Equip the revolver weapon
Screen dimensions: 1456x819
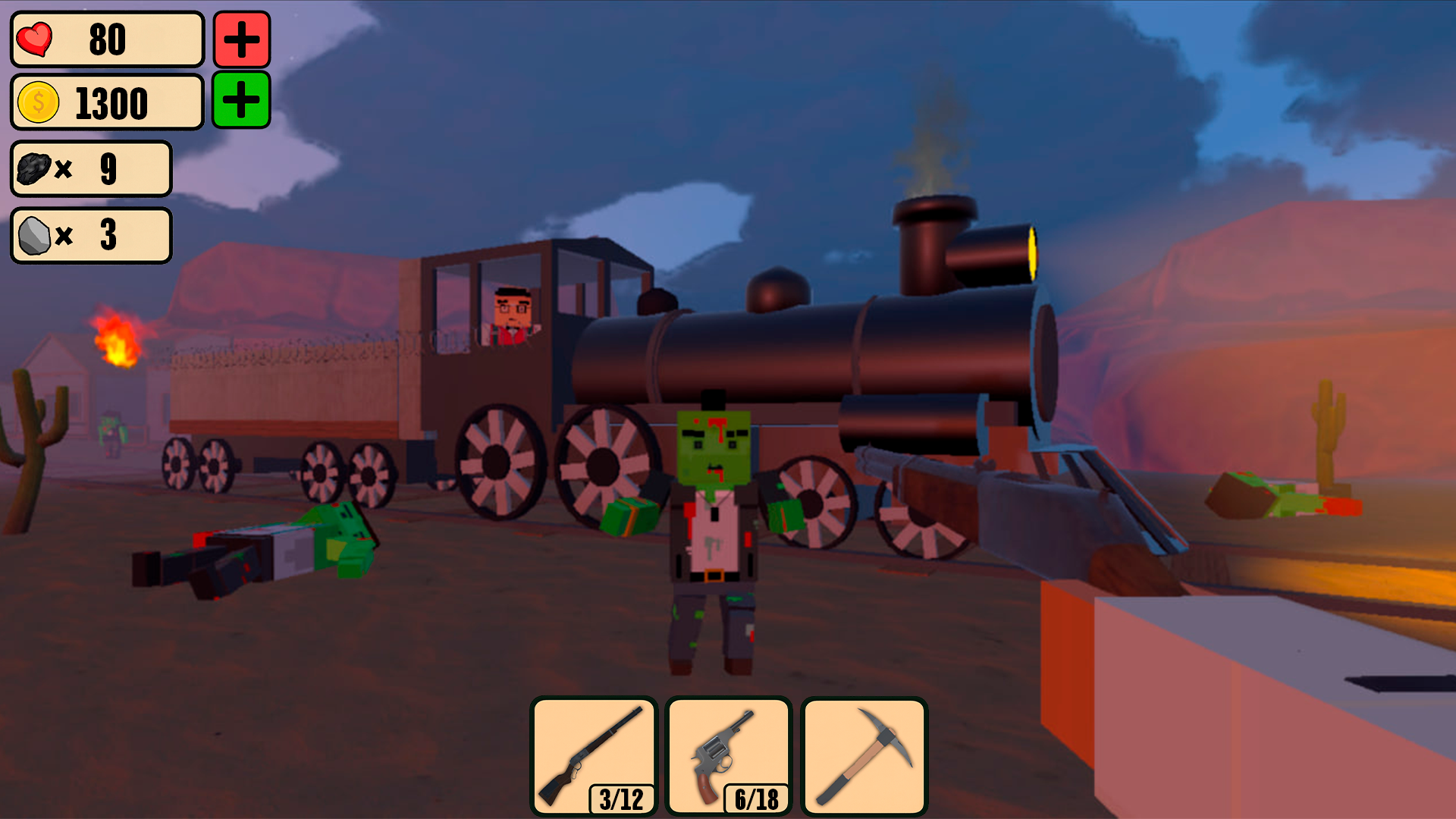tap(728, 755)
